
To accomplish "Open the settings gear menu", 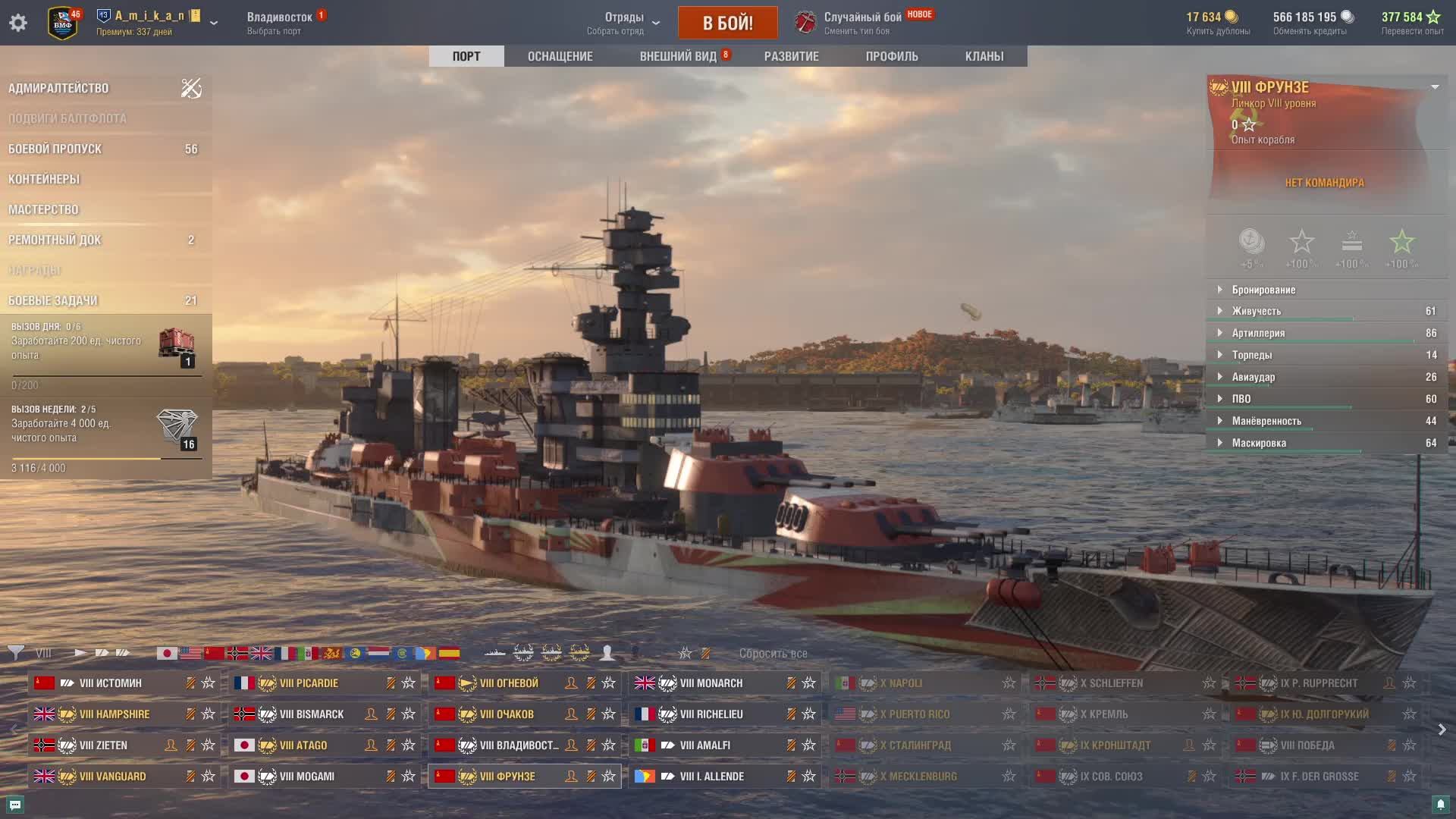I will click(x=18, y=23).
